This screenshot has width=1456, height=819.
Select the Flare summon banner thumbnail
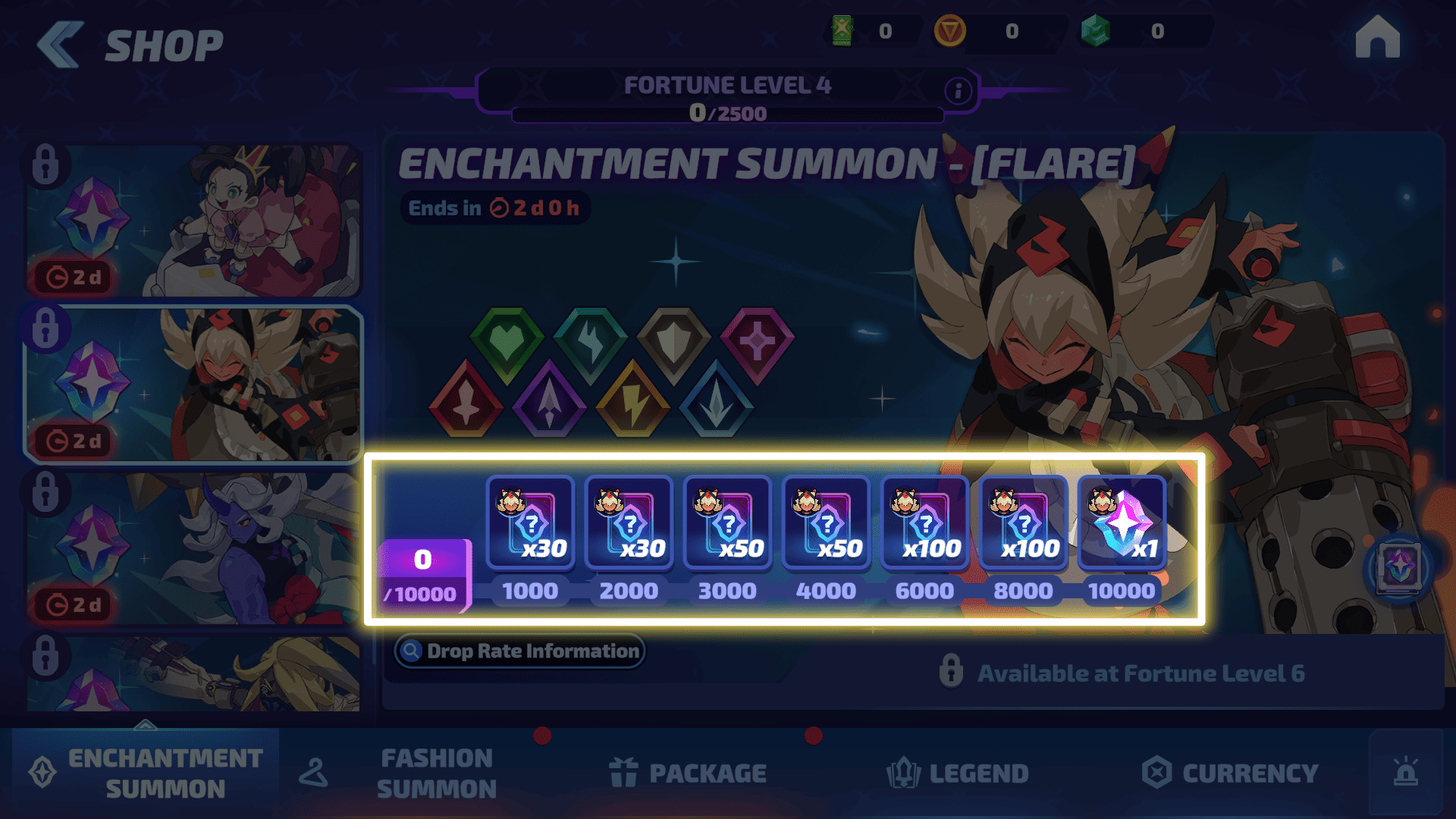(x=193, y=384)
